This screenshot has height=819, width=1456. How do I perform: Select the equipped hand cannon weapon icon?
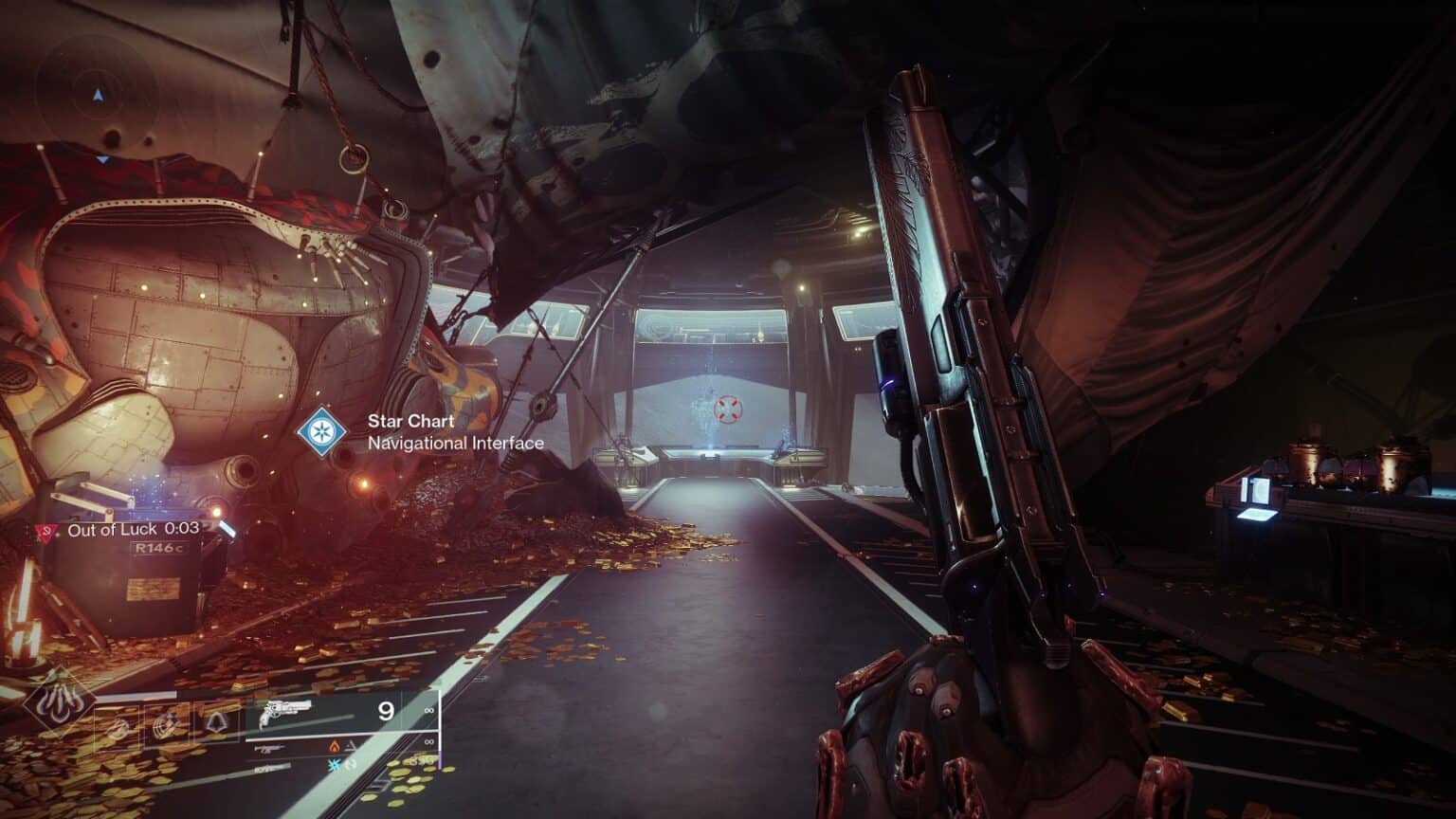coord(284,713)
